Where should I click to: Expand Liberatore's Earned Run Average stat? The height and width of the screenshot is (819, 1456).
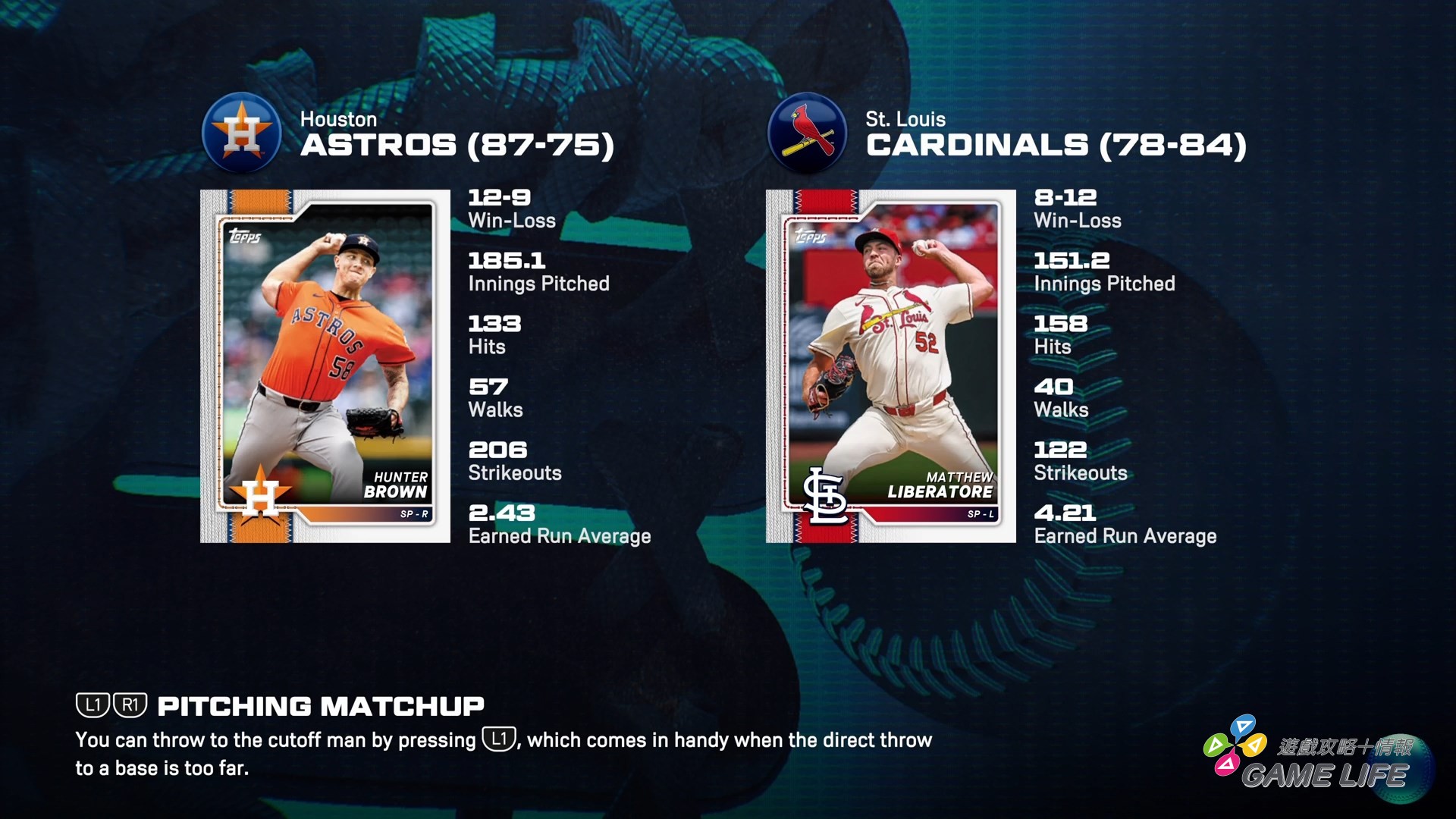click(1125, 523)
